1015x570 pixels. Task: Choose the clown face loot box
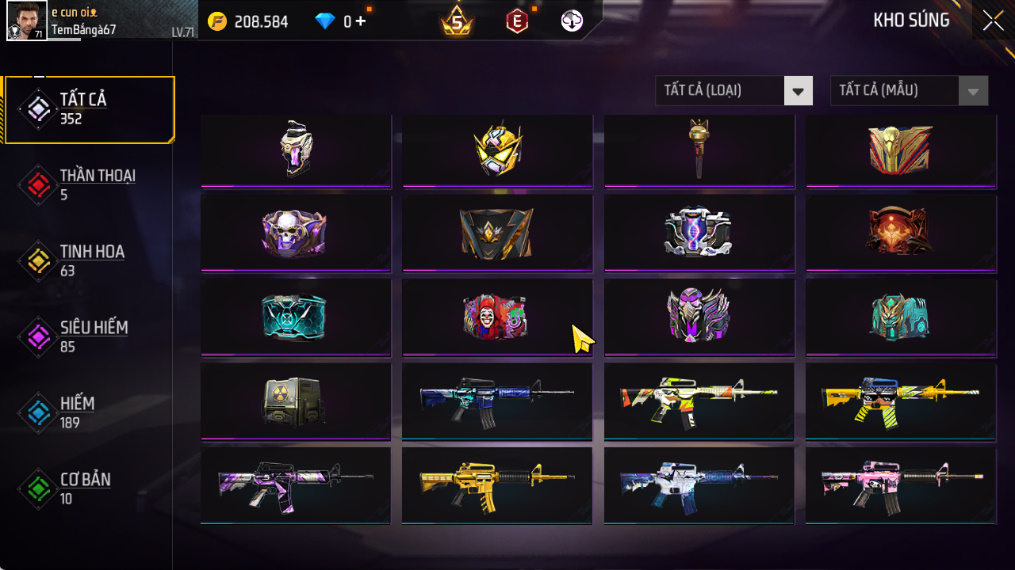[497, 316]
